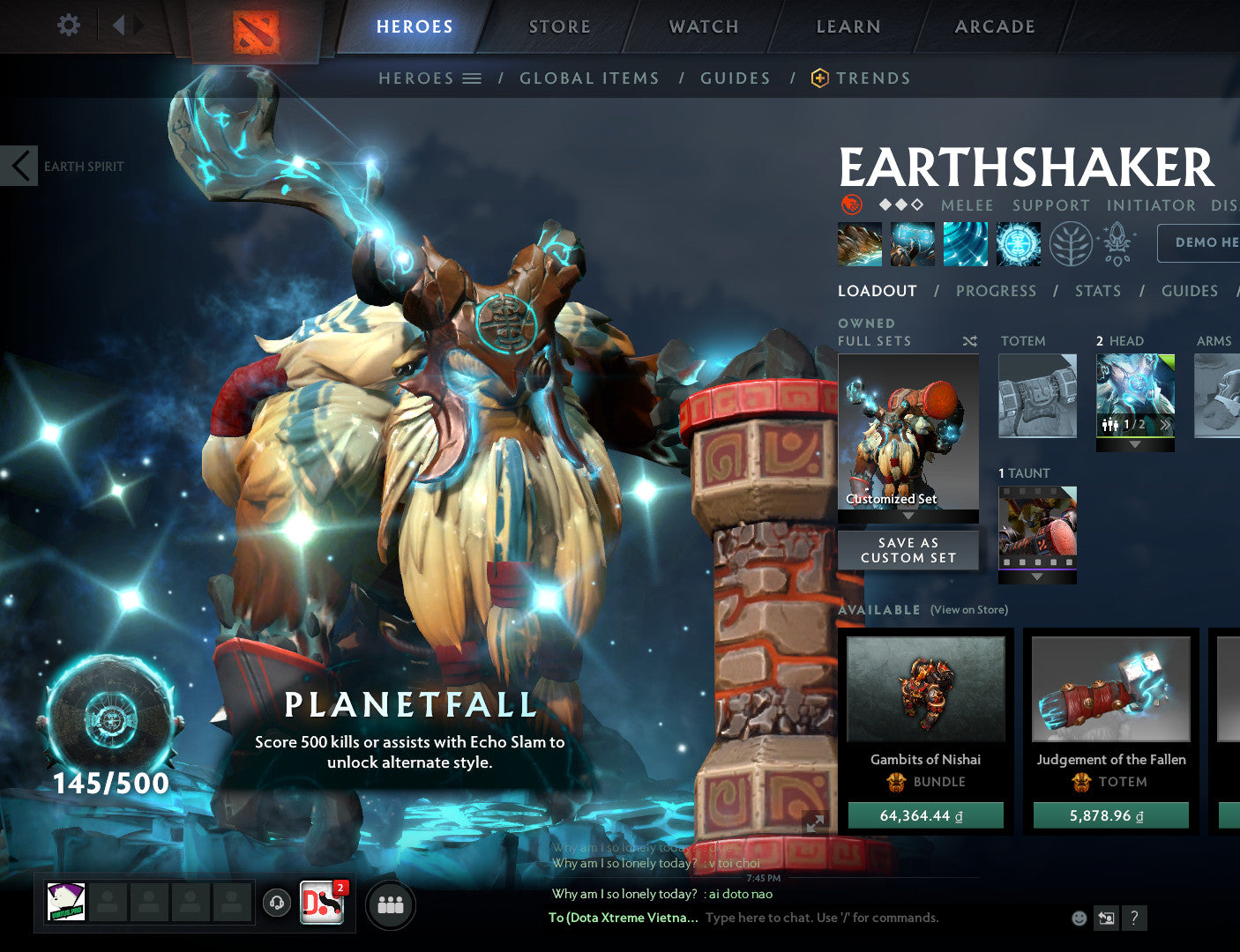Click the screenshot share icon near chat

[x=1106, y=918]
